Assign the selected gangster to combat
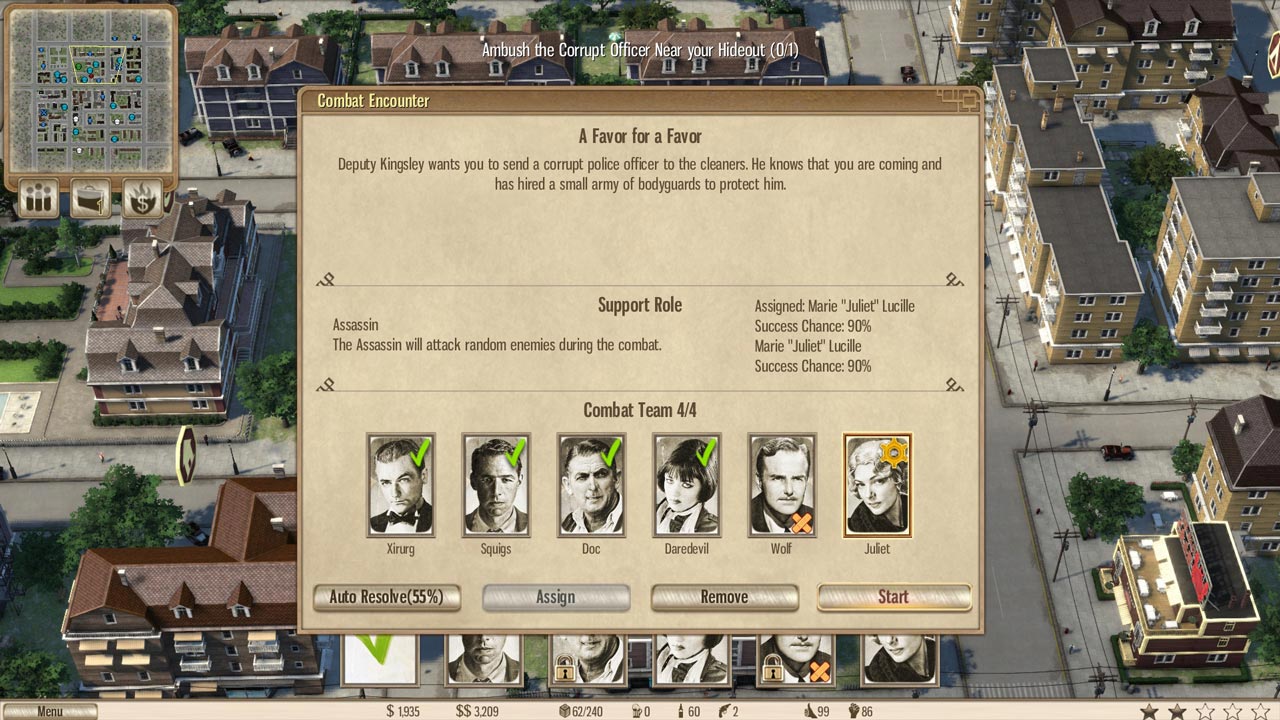 point(555,597)
